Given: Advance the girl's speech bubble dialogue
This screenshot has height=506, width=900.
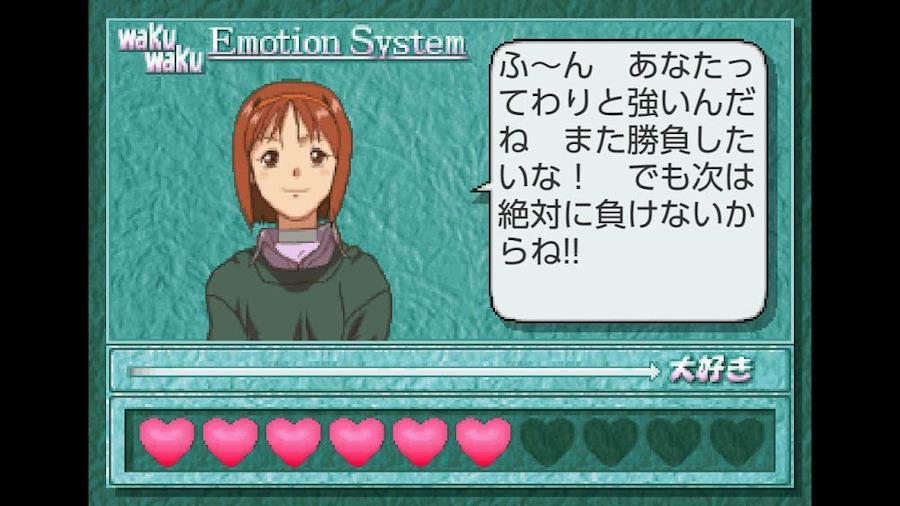Looking at the screenshot, I should (628, 180).
